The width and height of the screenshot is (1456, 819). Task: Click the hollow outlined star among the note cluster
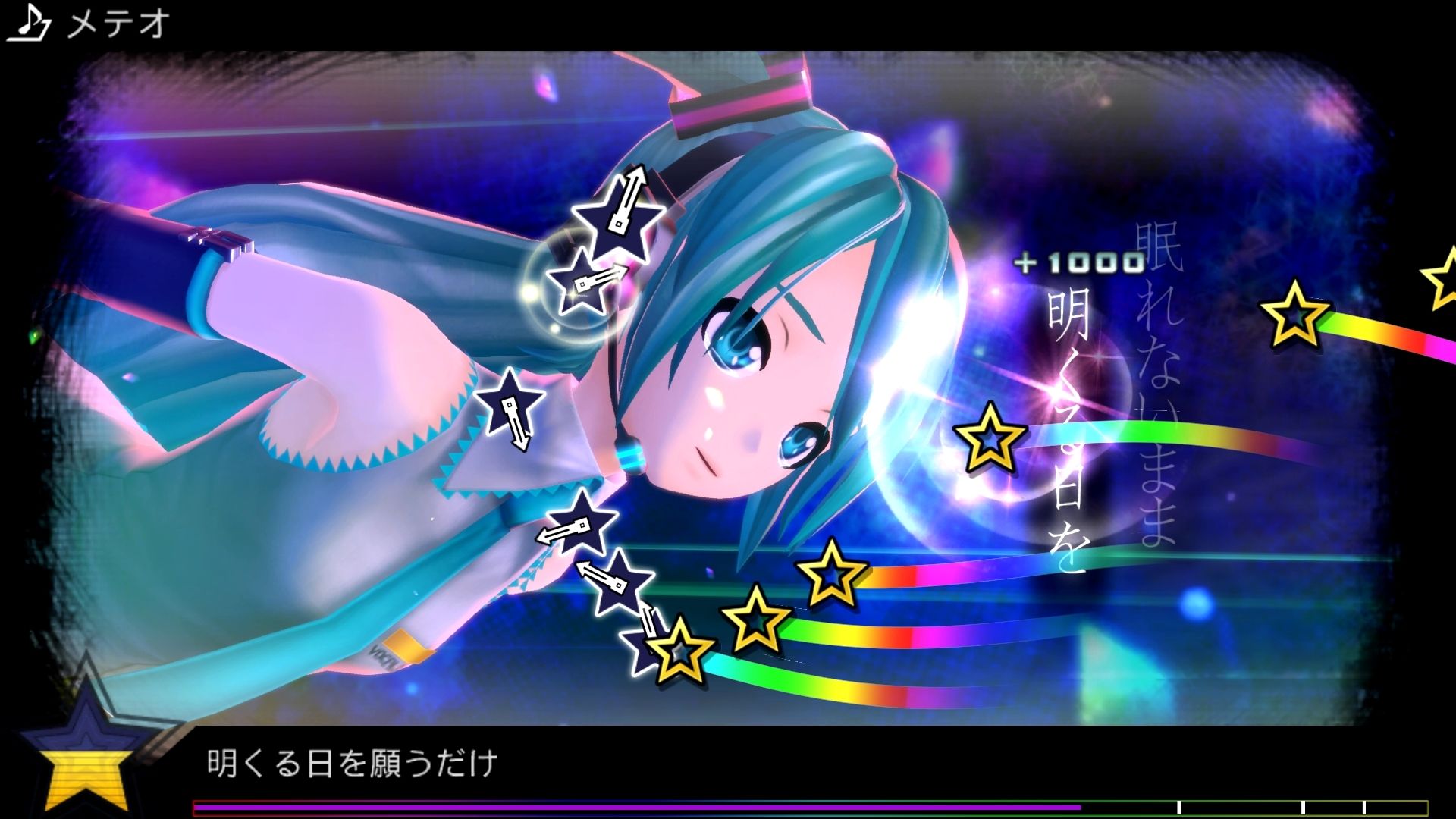pyautogui.click(x=677, y=654)
